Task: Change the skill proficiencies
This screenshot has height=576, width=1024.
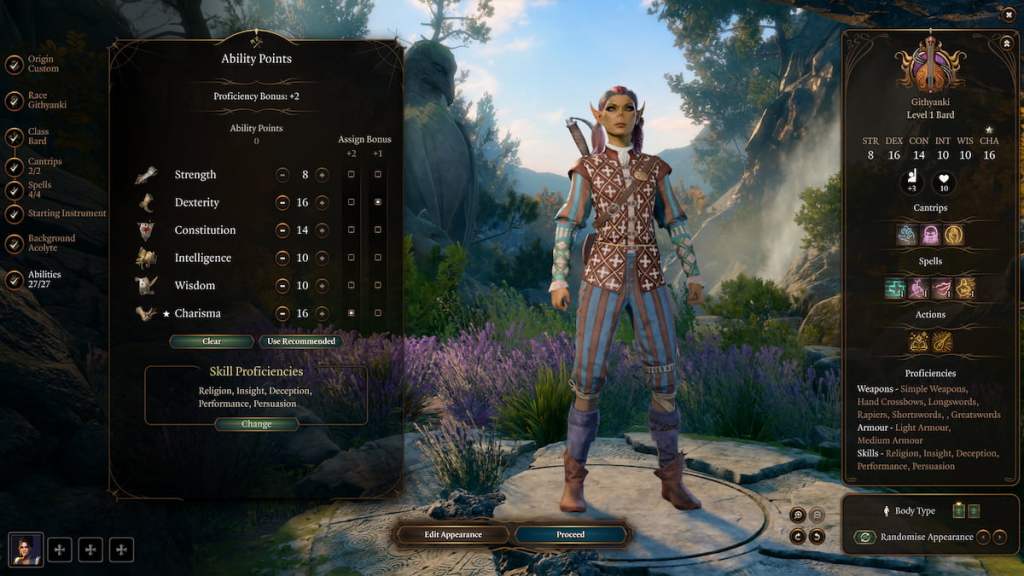Action: [x=256, y=424]
